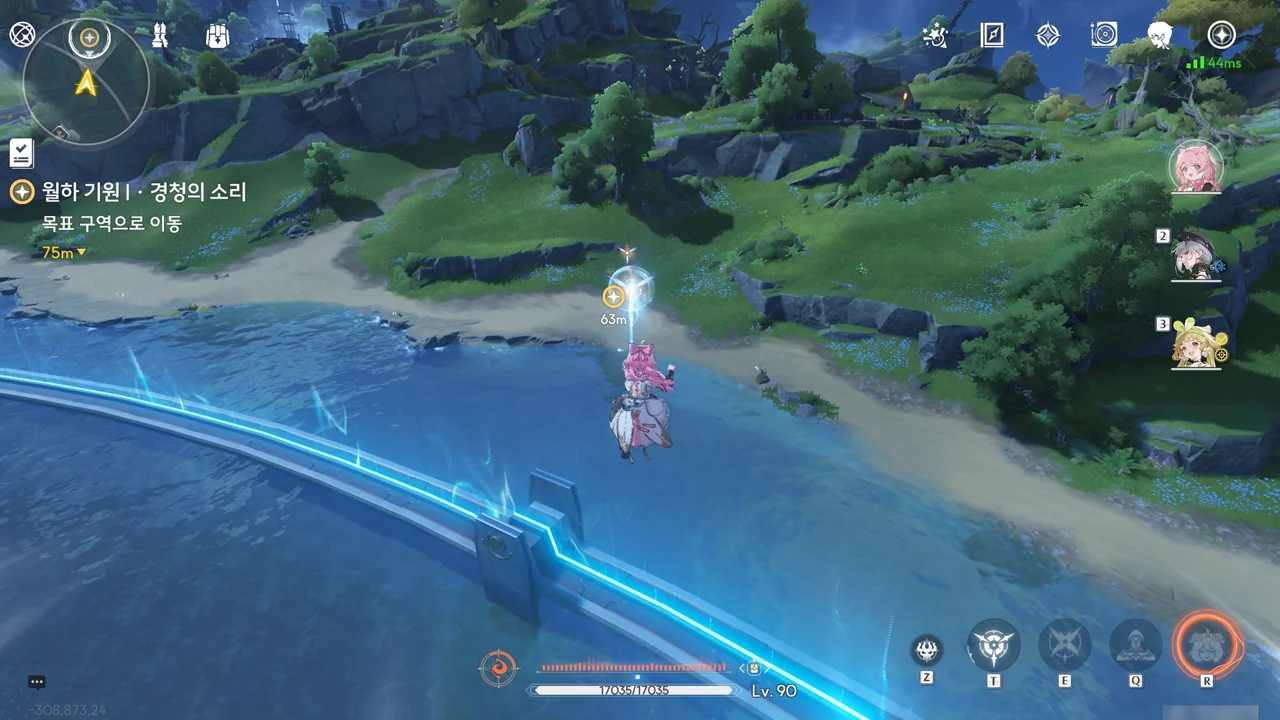Open the minimap to view the world map
The height and width of the screenshot is (720, 1280).
(x=87, y=82)
